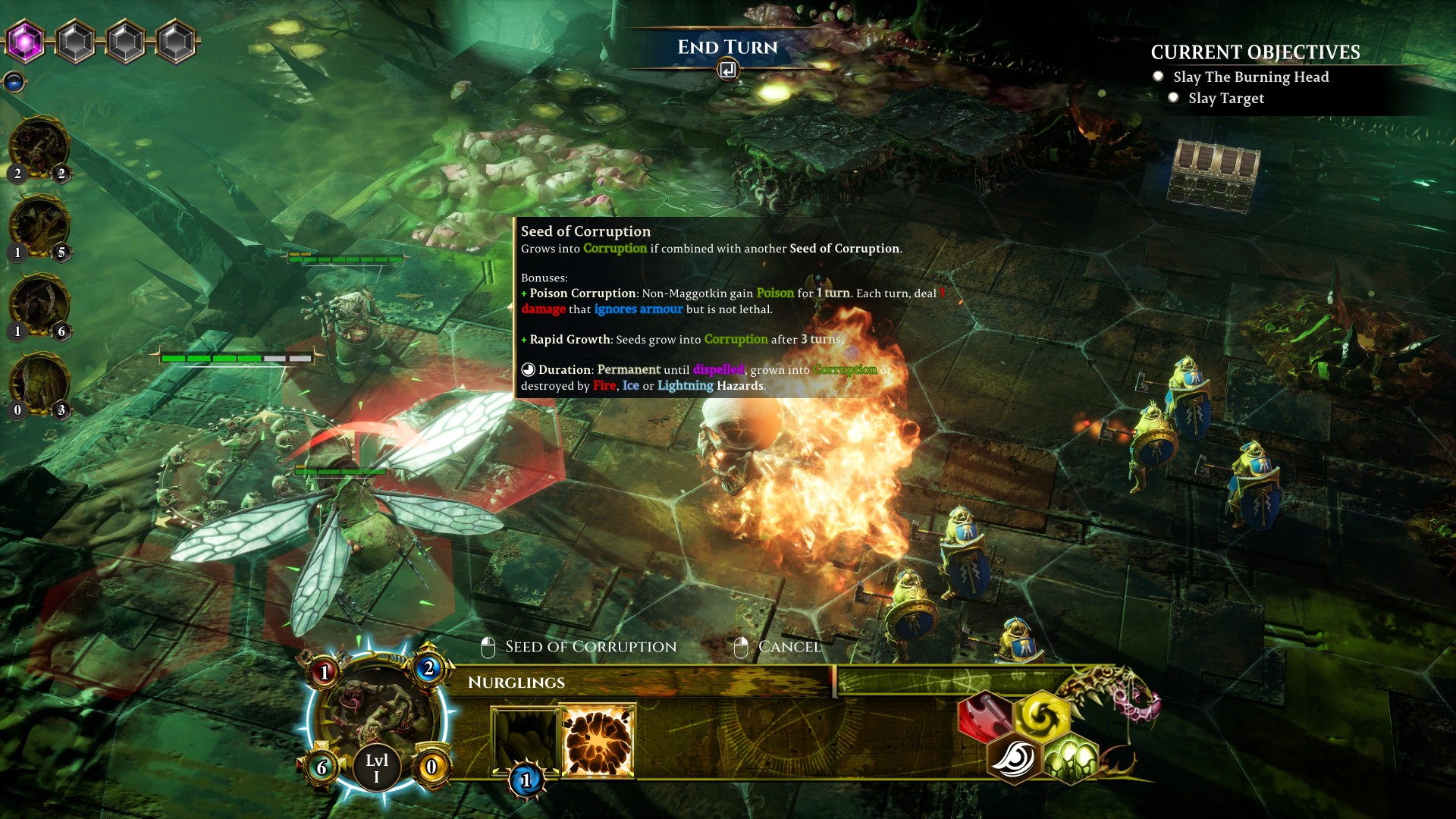This screenshot has height=819, width=1456.
Task: Select the top unit portrait in roster
Action: pyautogui.click(x=39, y=147)
